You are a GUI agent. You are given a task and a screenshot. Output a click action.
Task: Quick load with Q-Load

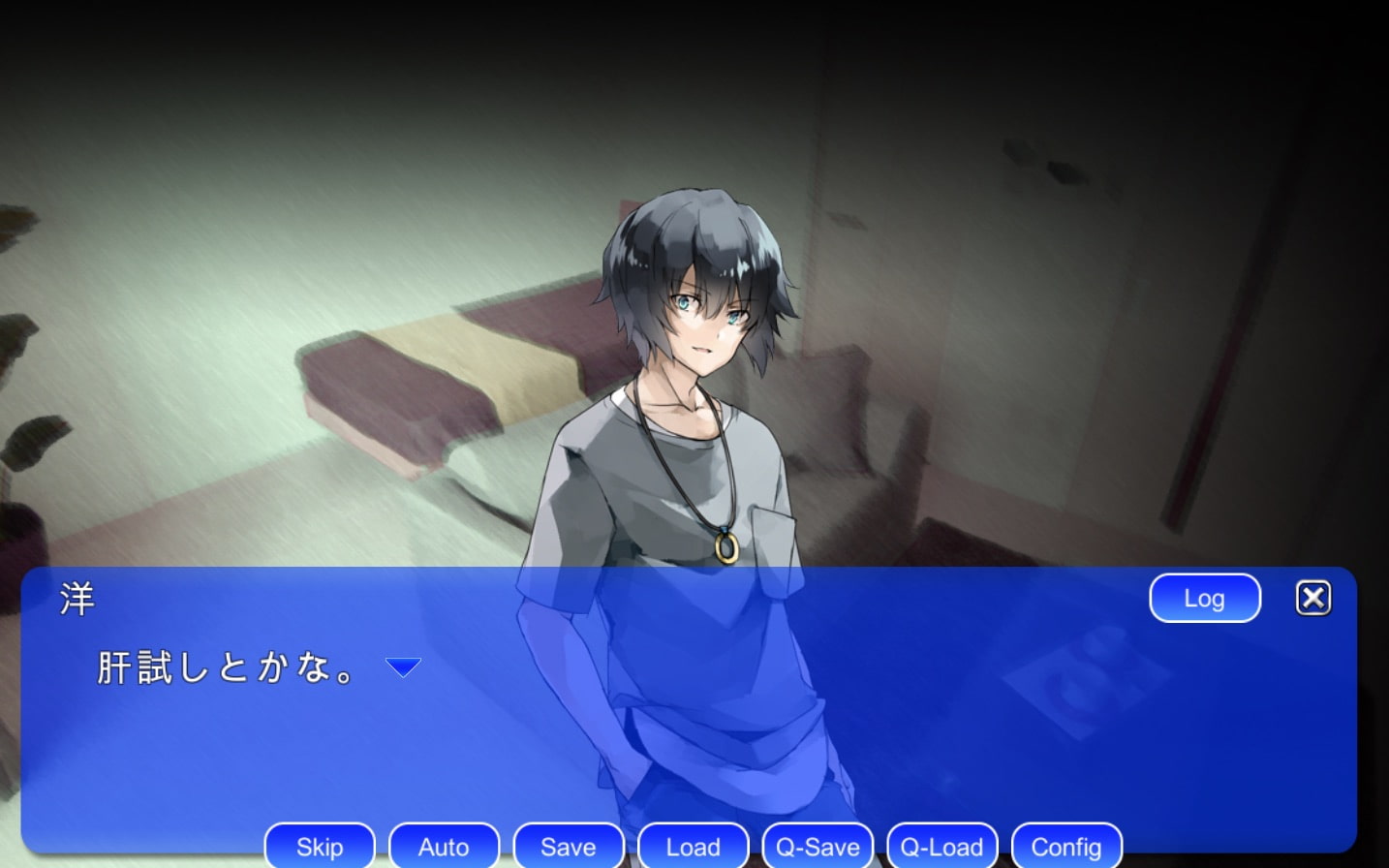(941, 847)
